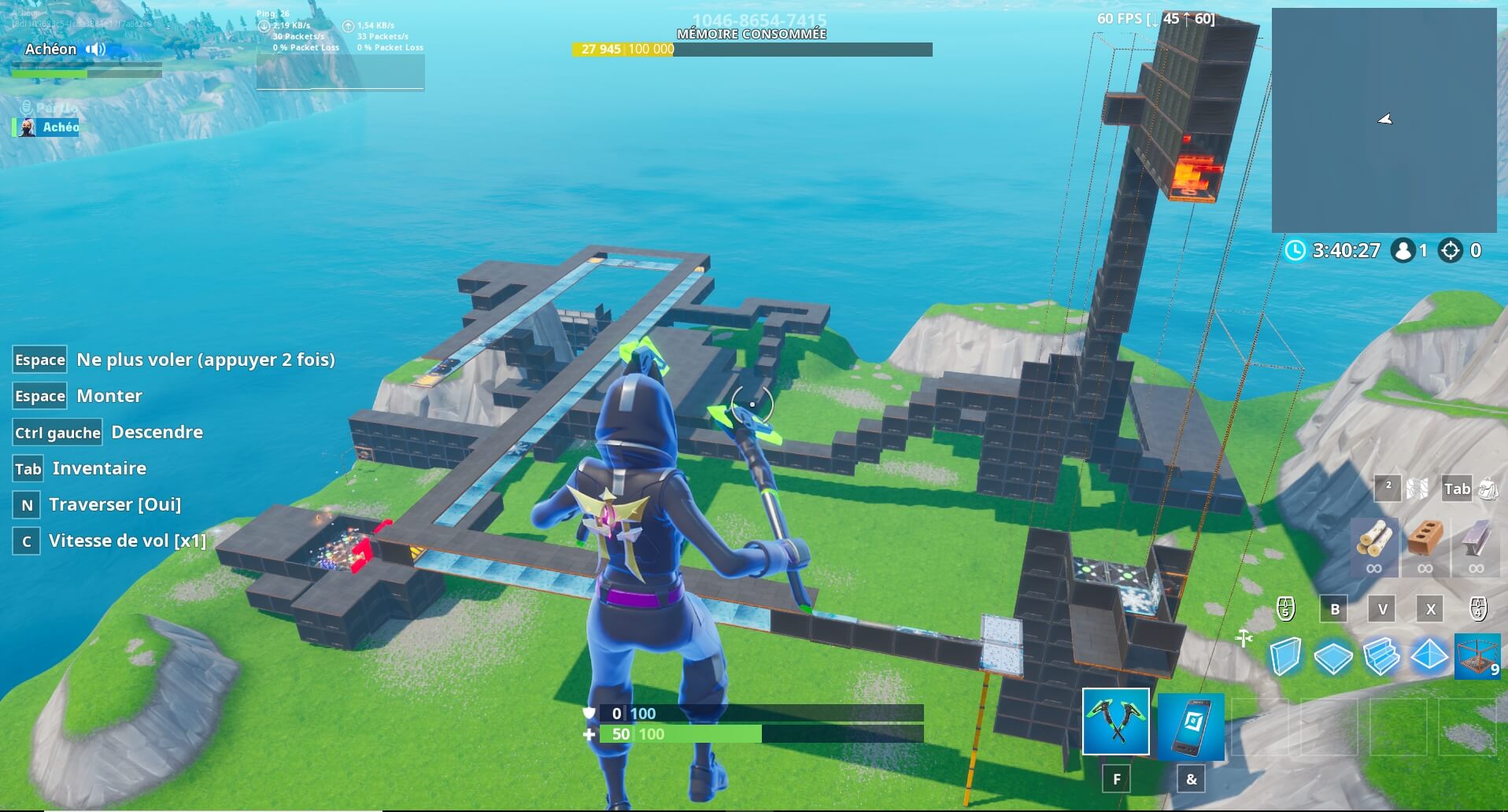Click the Mémoire Consommée progress bar
The height and width of the screenshot is (812, 1508).
coord(752,49)
